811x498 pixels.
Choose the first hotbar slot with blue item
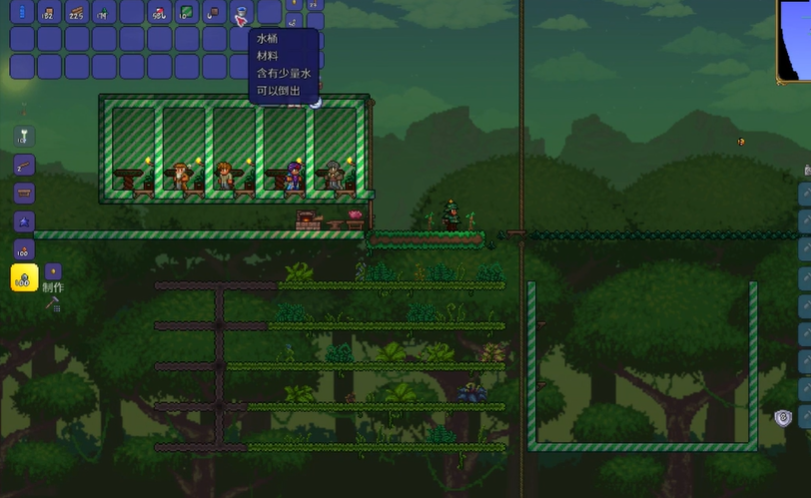[23, 13]
